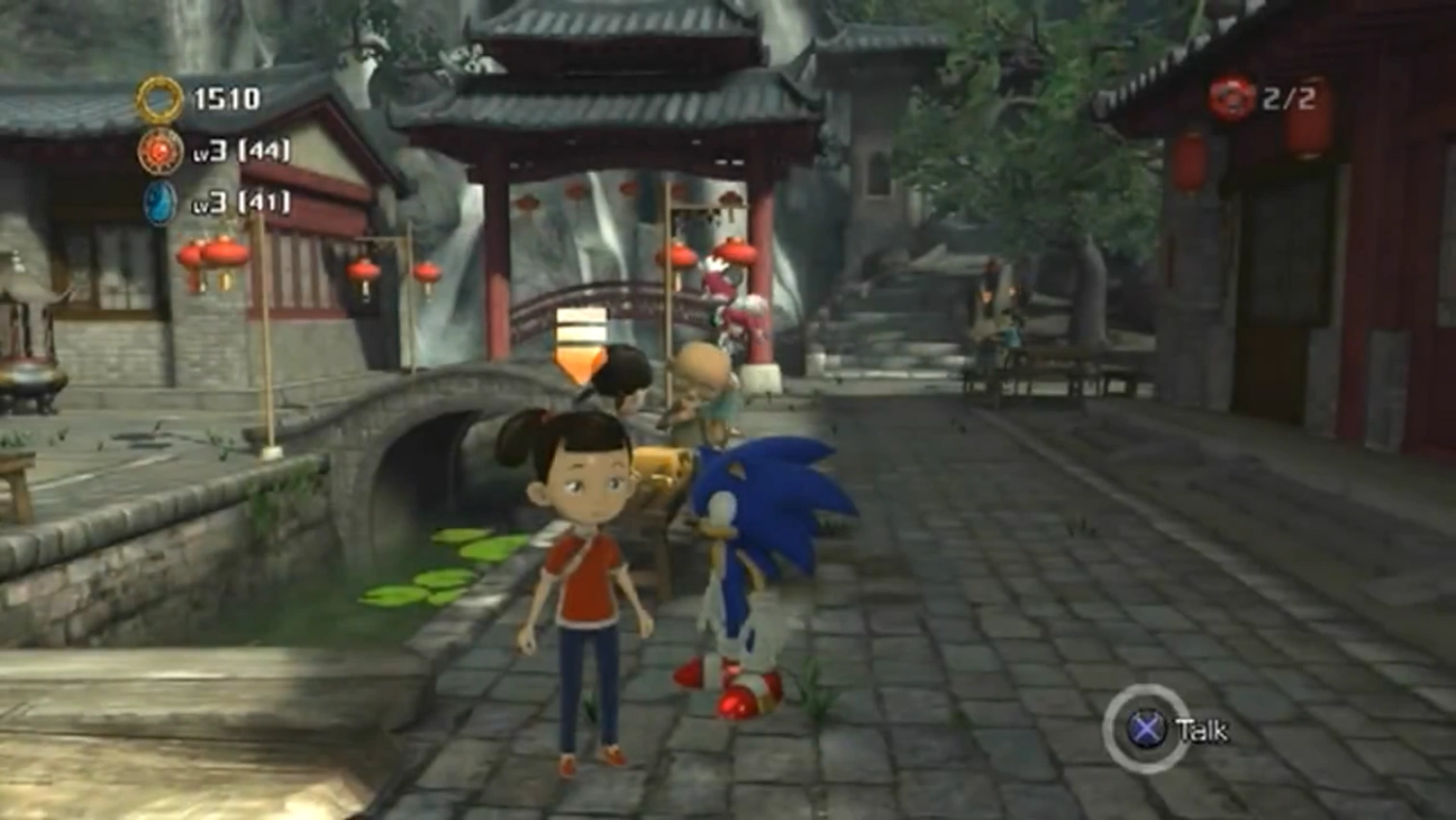Click the orange arrow marker above the villager
This screenshot has width=1456, height=820.
click(x=580, y=347)
